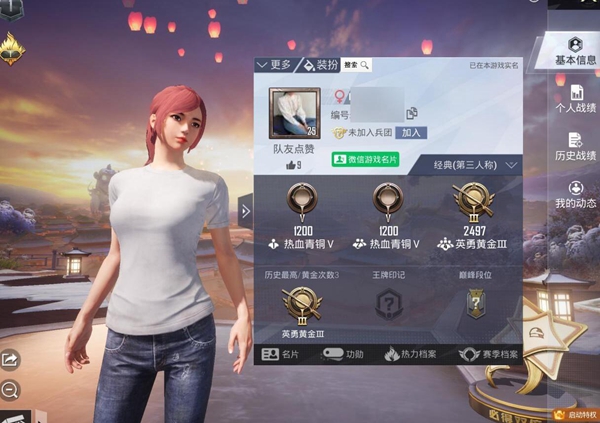Open the 历史战绩 match history tab
This screenshot has width=600, height=423.
[x=575, y=148]
